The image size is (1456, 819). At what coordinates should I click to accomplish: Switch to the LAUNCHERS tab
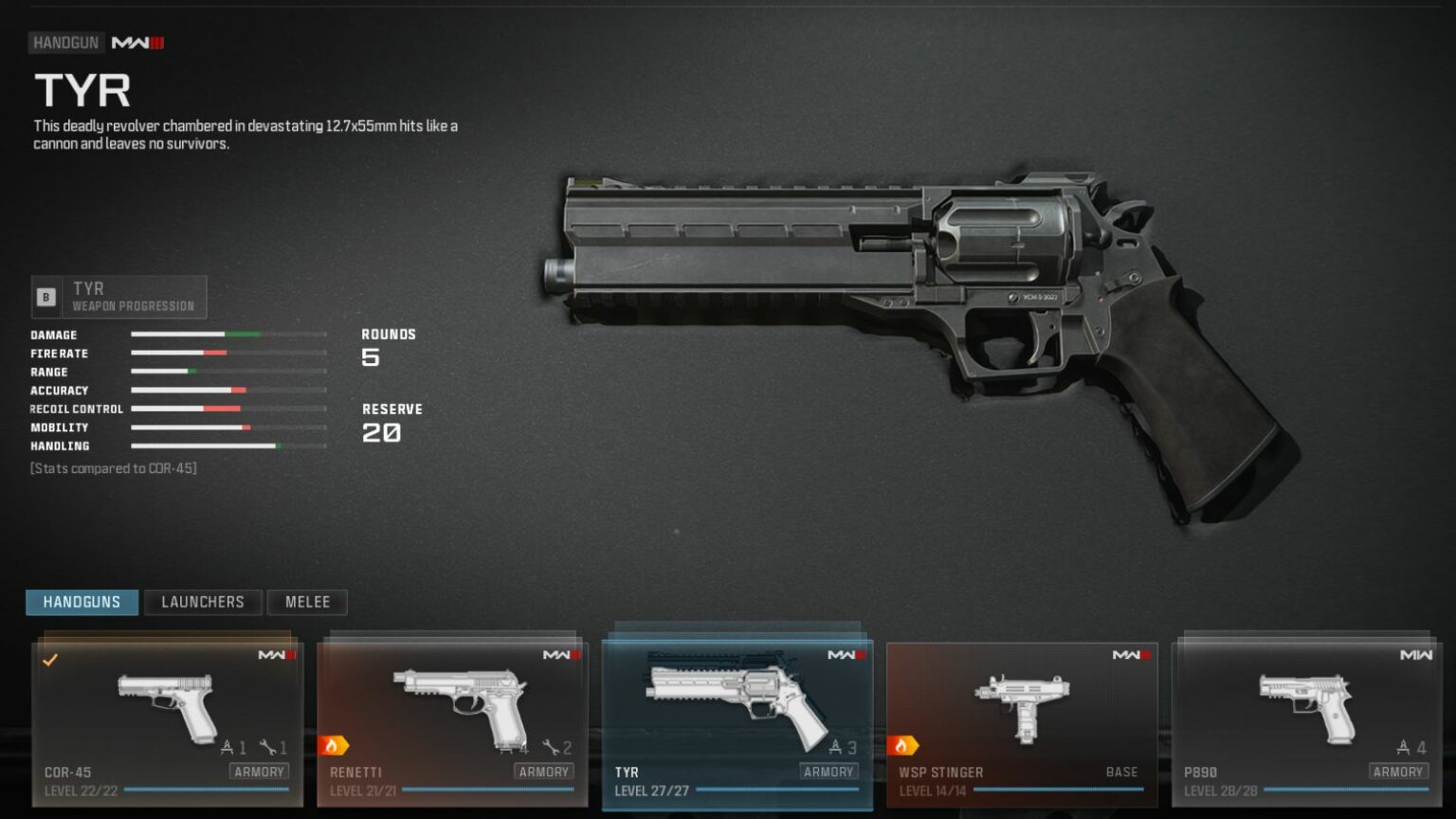[203, 602]
